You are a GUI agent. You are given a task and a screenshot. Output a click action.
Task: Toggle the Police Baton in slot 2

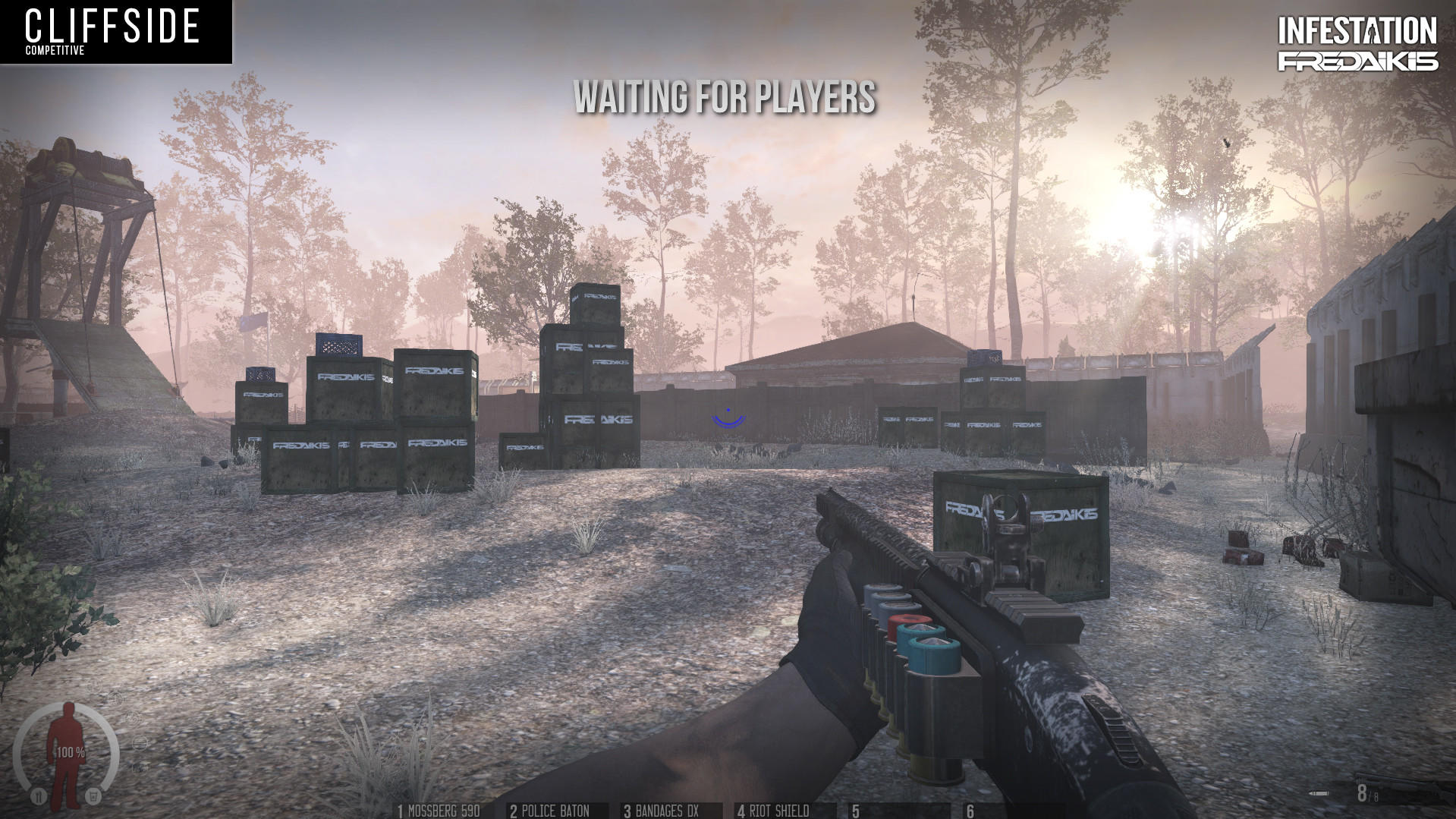[x=550, y=811]
